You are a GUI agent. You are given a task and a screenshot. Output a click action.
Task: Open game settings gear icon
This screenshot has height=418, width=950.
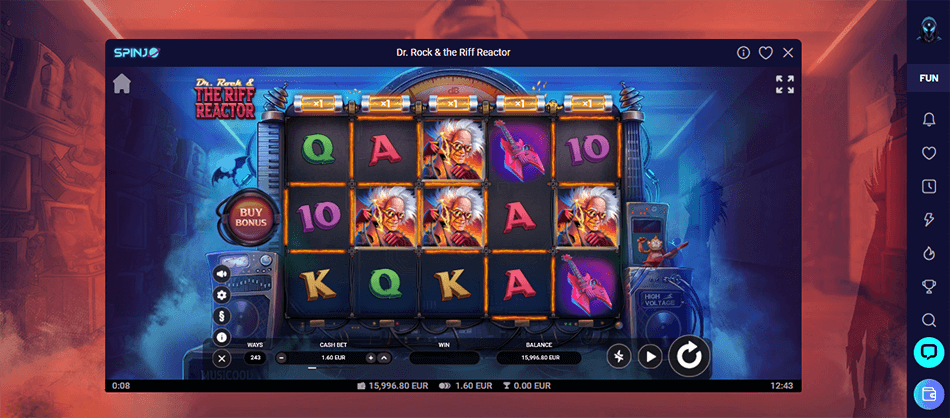[222, 294]
